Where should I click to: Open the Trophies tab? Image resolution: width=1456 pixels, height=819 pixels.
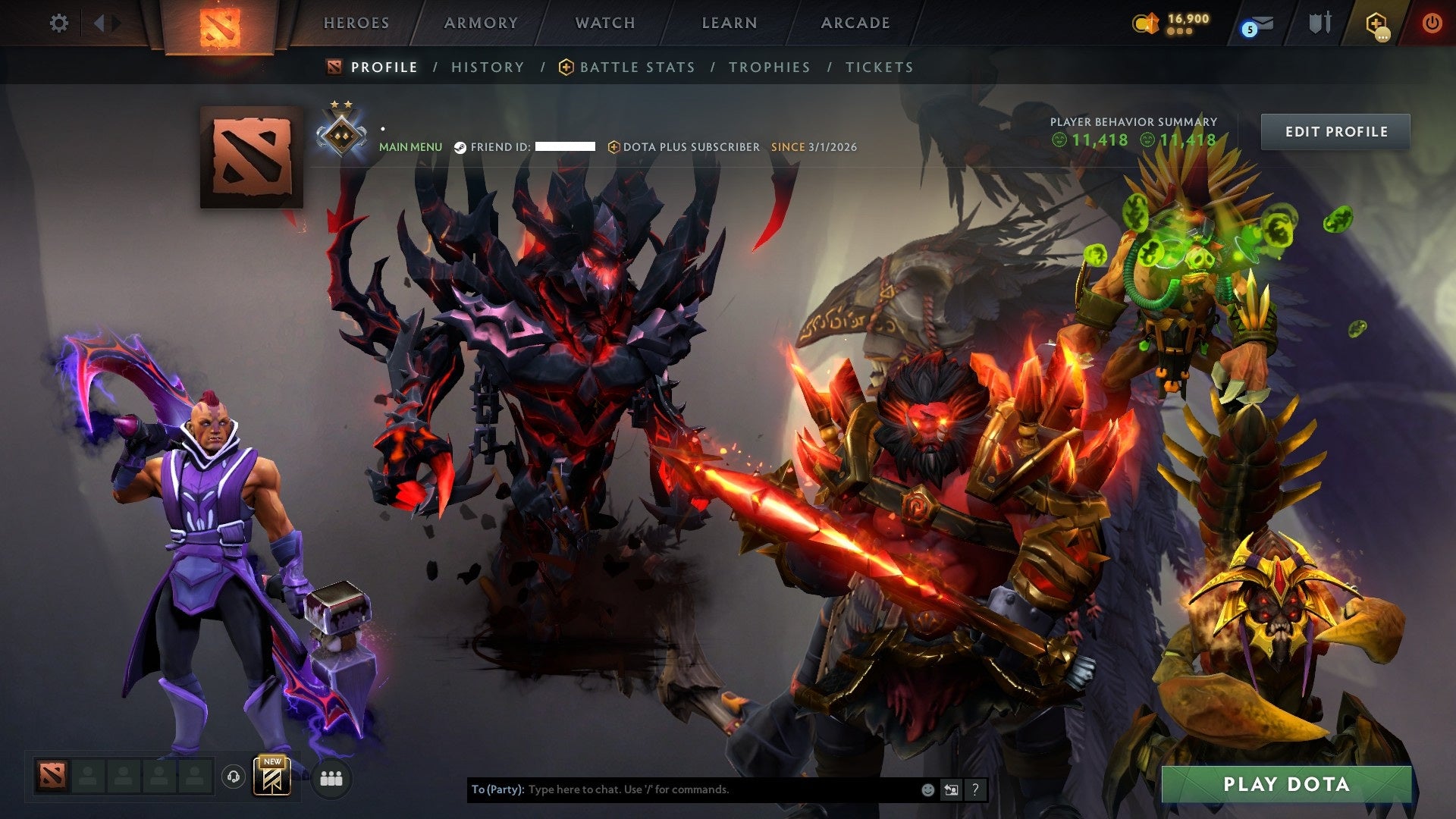769,67
